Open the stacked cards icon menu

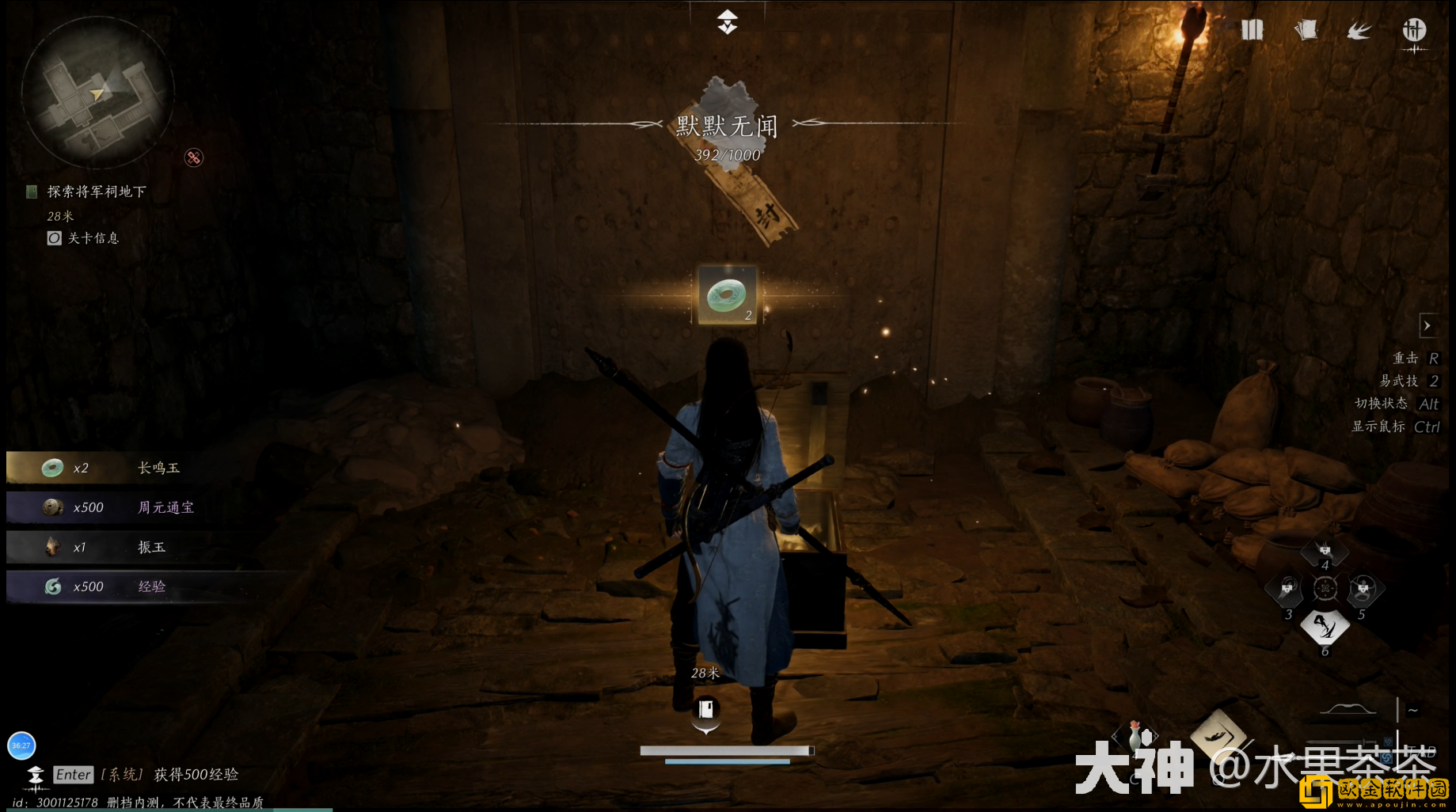(1306, 30)
